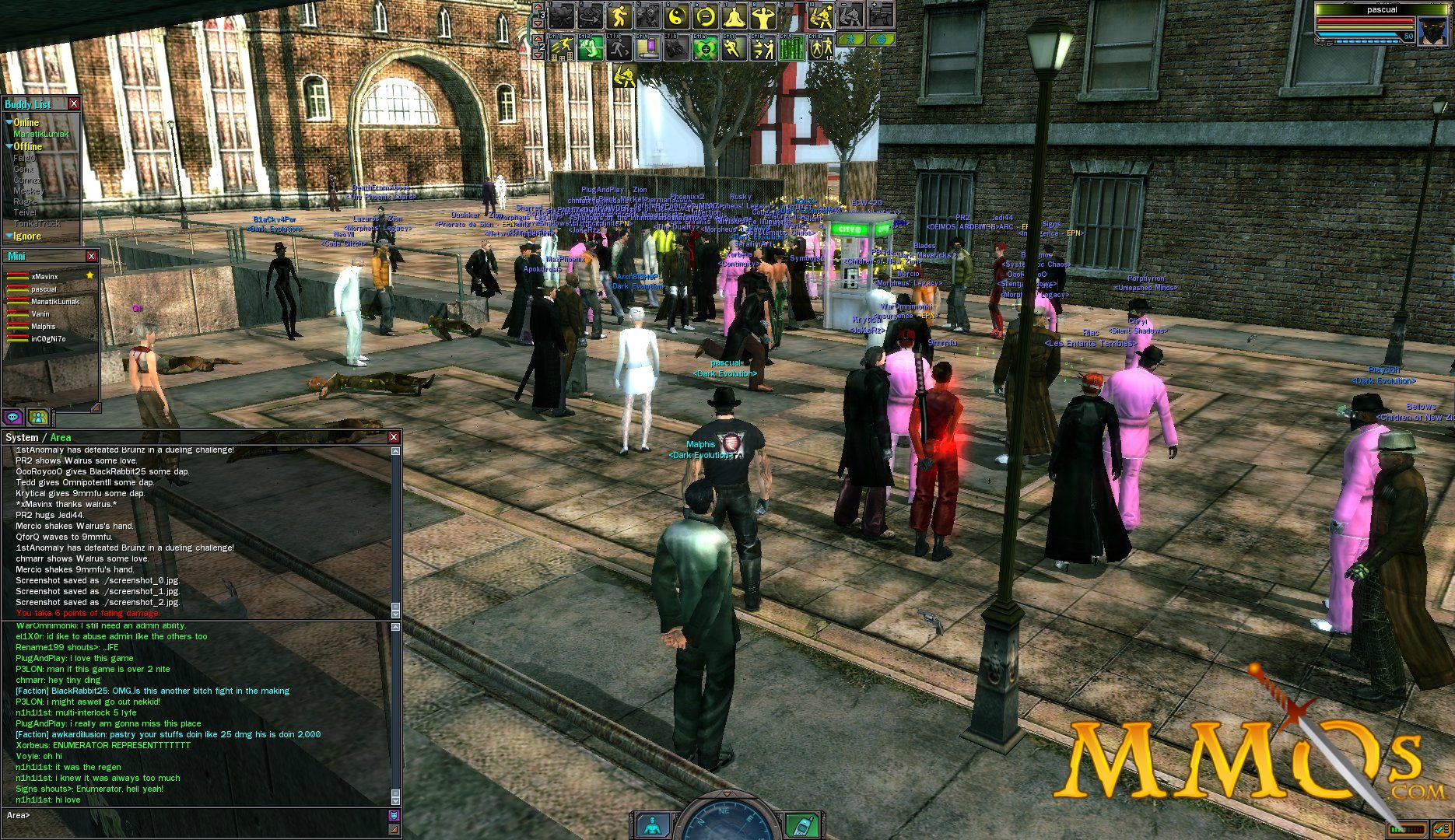The image size is (1455, 840).
Task: Select the green hacking hand ability on Ctl2
Action: pyautogui.click(x=591, y=51)
